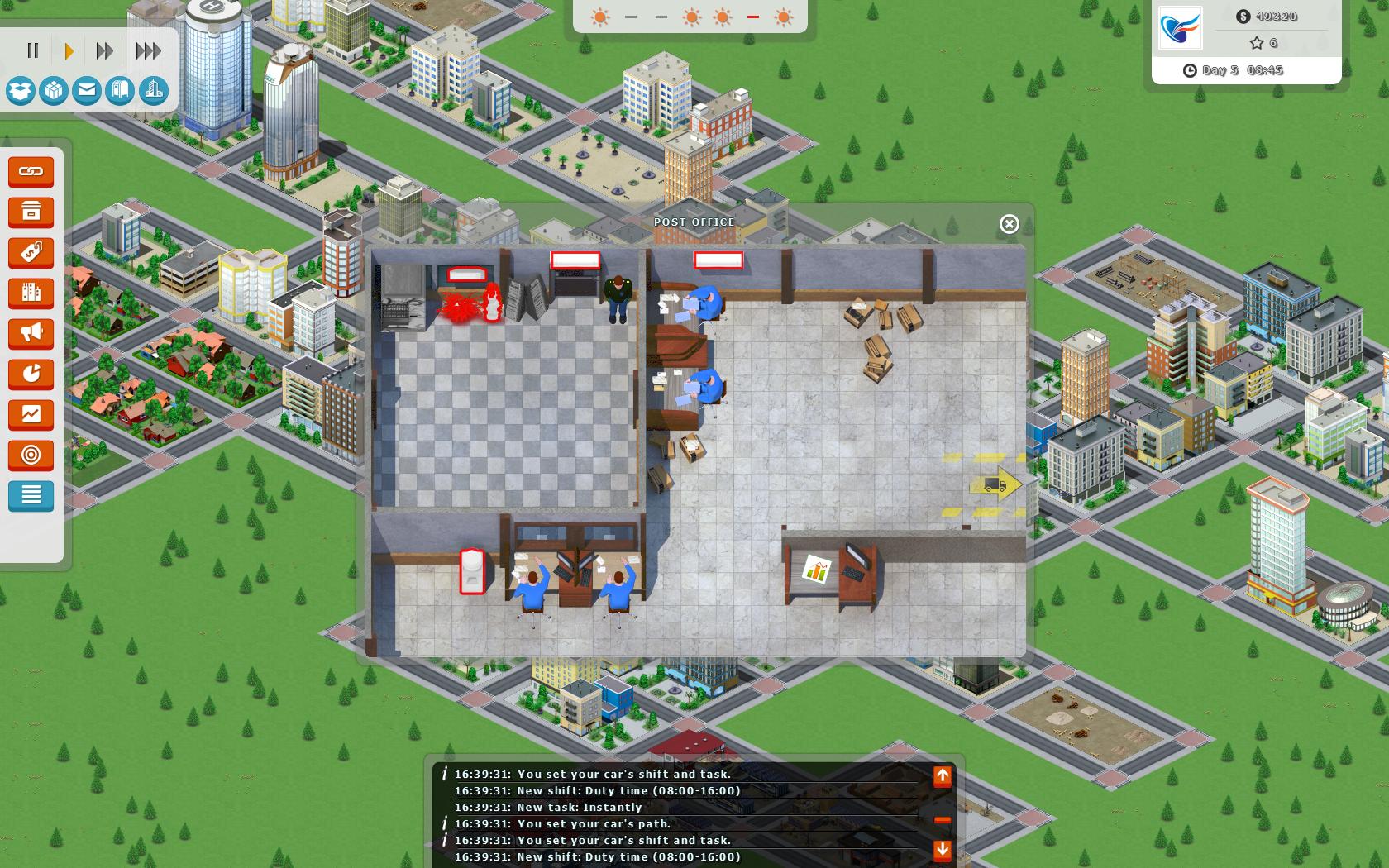1389x868 pixels.
Task: Open mailbox management with the mailbox icon
Action: pos(118,93)
